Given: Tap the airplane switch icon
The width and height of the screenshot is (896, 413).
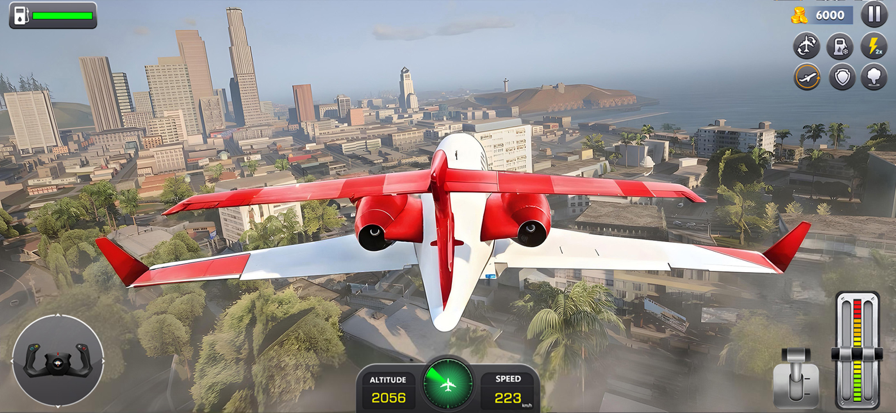Looking at the screenshot, I should pyautogui.click(x=807, y=45).
